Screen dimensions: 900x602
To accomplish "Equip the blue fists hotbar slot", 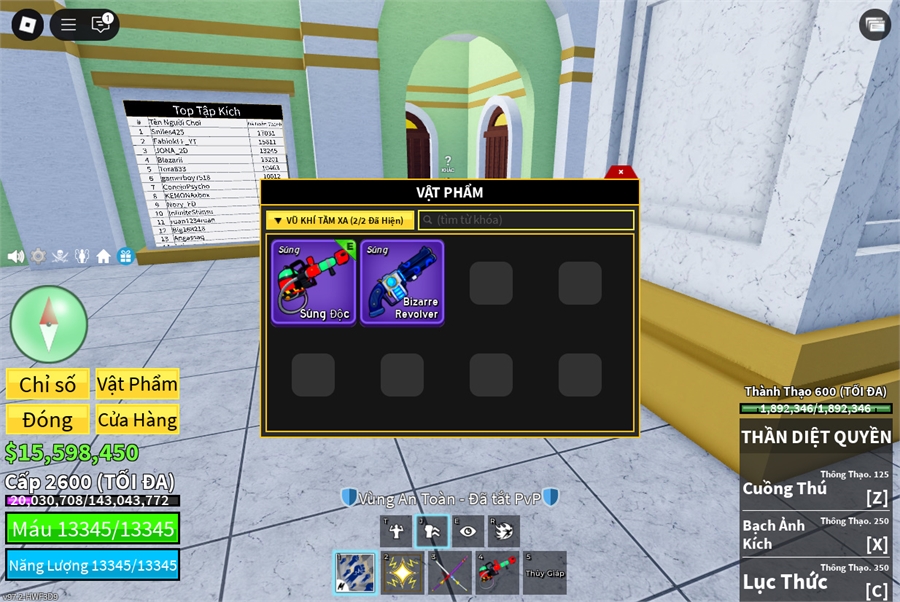I will coord(354,573).
